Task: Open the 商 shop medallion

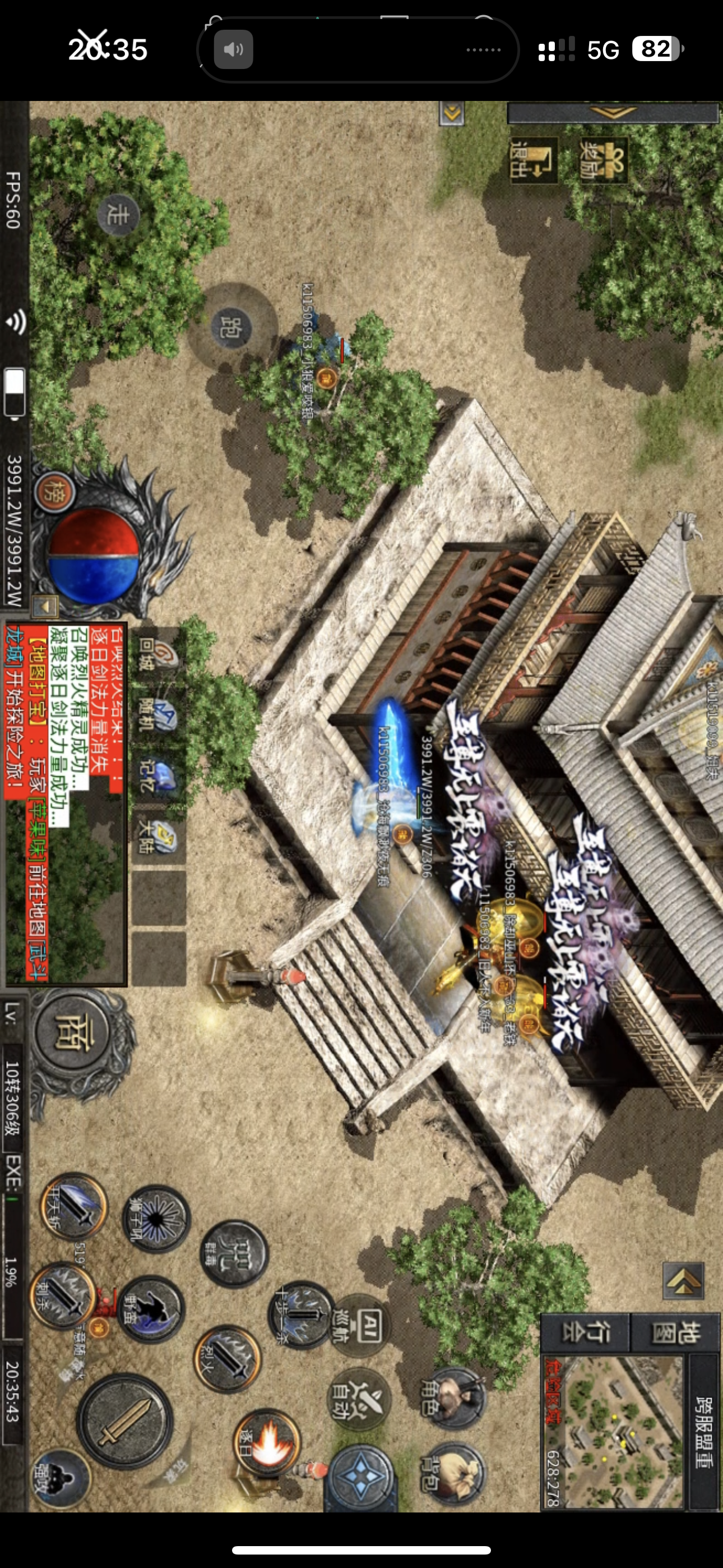Action: (x=72, y=1034)
